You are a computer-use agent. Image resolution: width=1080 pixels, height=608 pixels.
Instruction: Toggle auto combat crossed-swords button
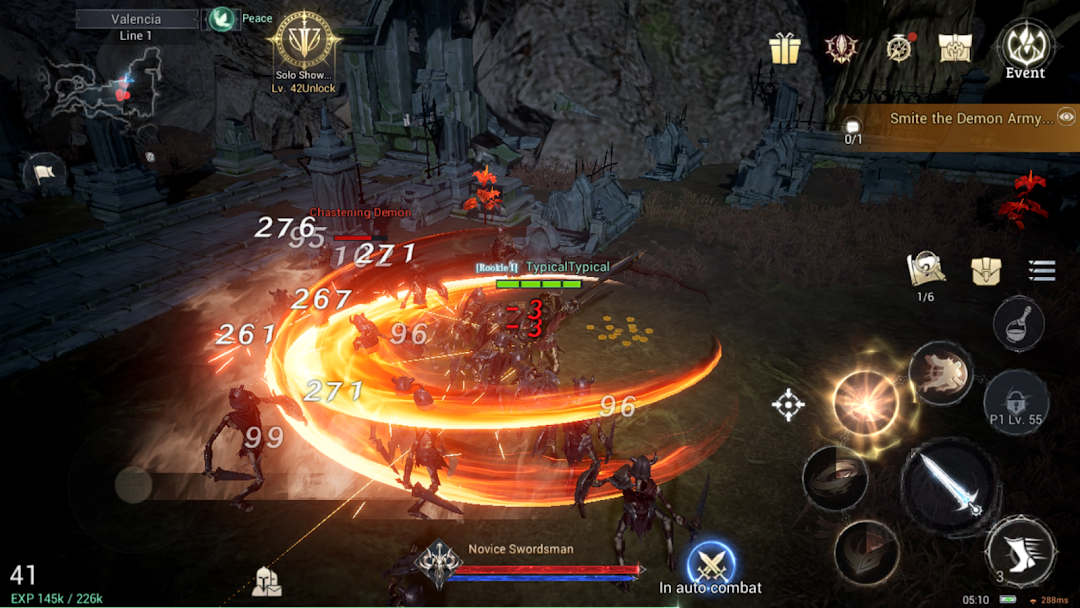coord(711,565)
